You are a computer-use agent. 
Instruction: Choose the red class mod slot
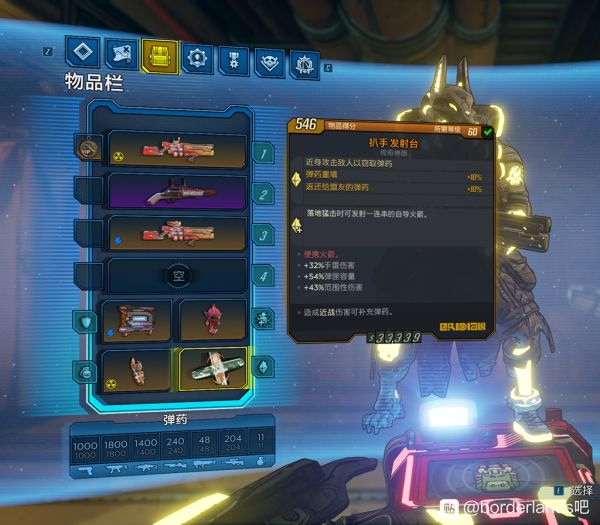pos(212,320)
